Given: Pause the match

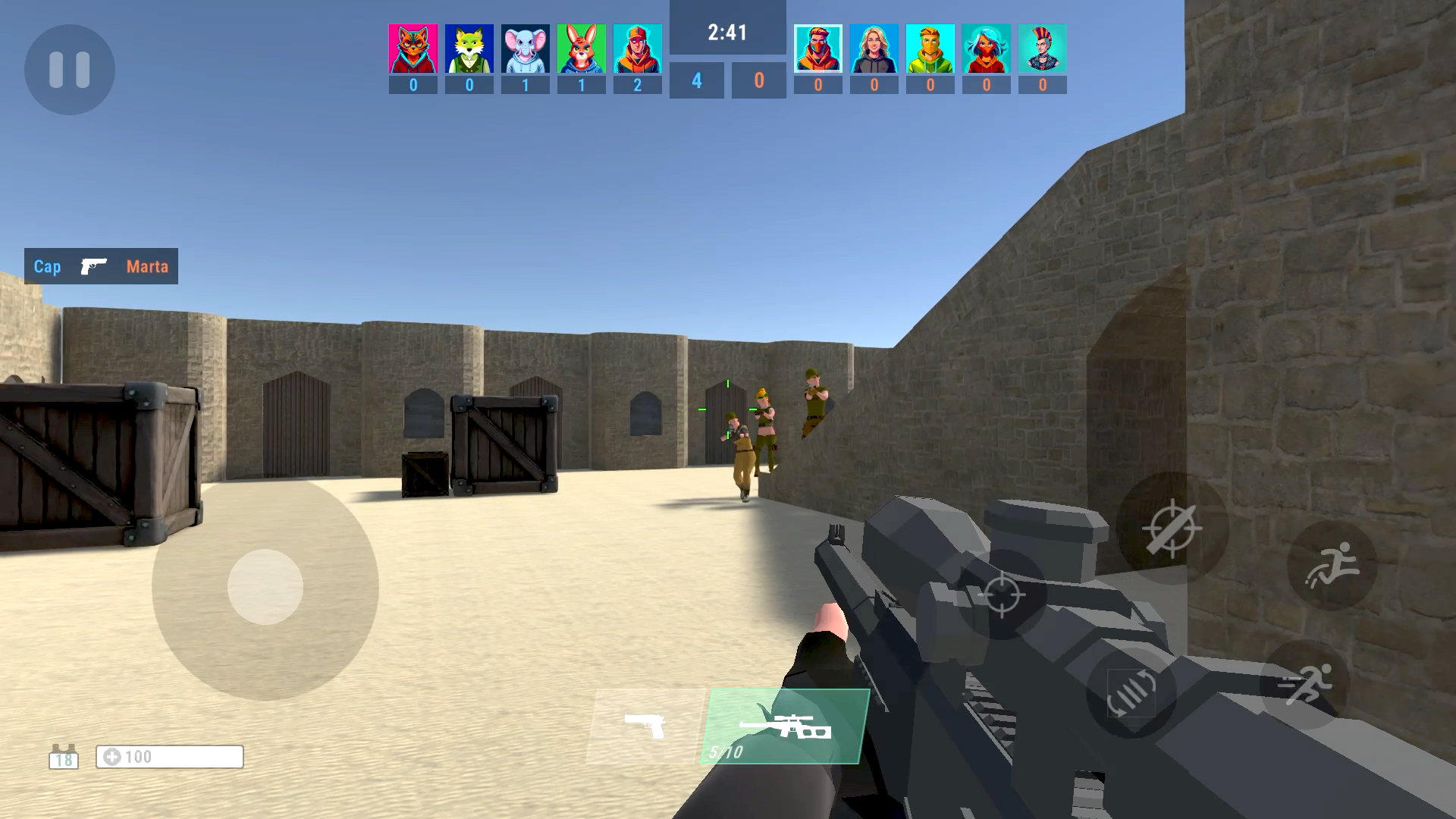Looking at the screenshot, I should (x=69, y=70).
